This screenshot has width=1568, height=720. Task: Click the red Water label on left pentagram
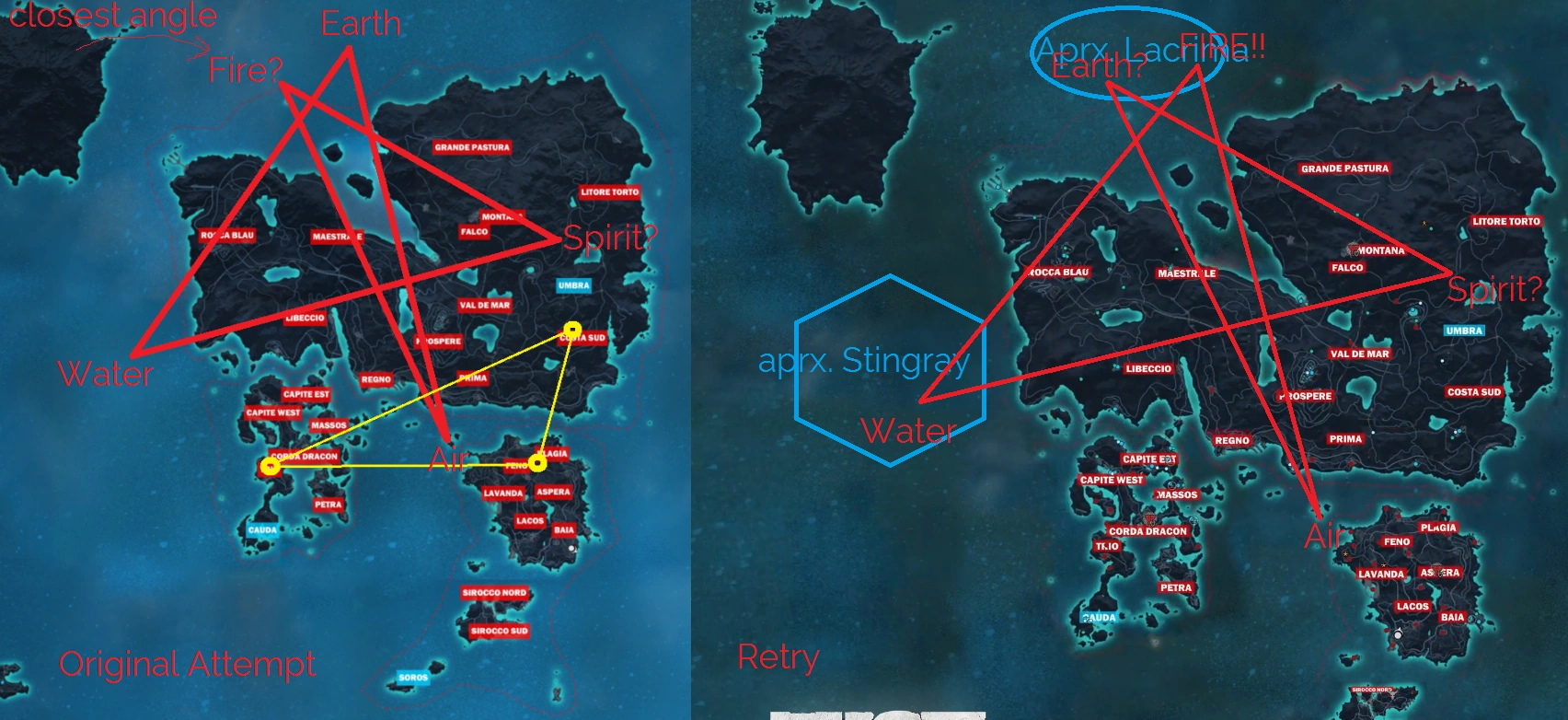tap(105, 375)
